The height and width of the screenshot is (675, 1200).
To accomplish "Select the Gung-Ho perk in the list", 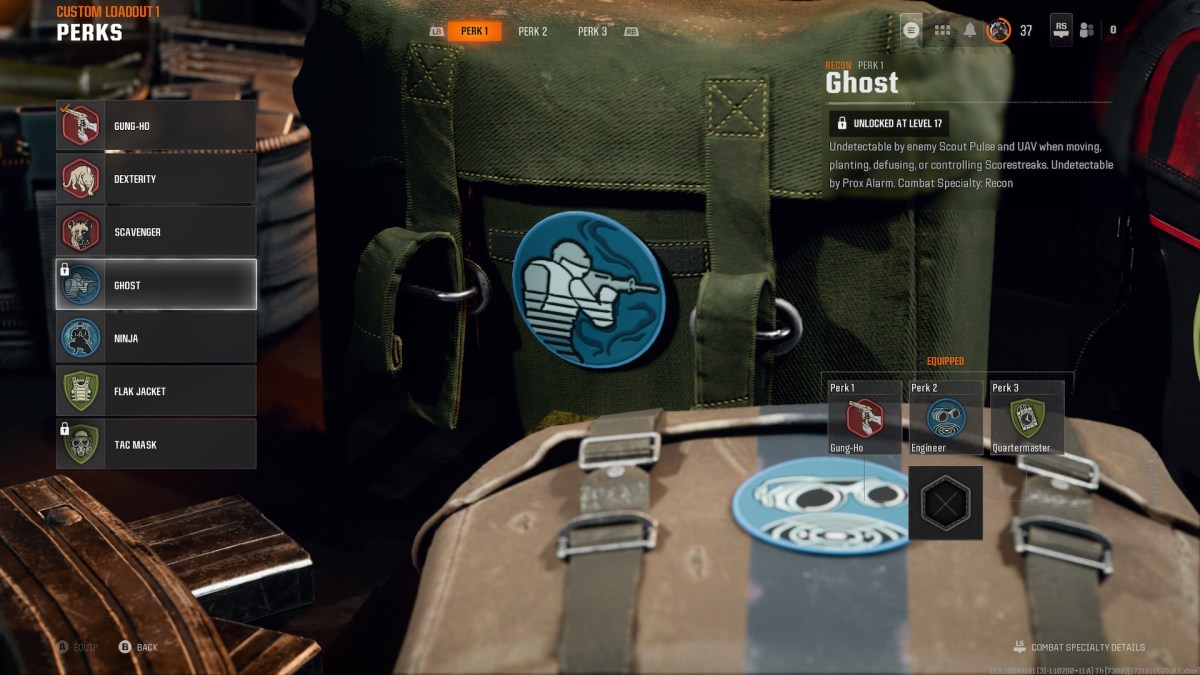I will pyautogui.click(x=156, y=126).
